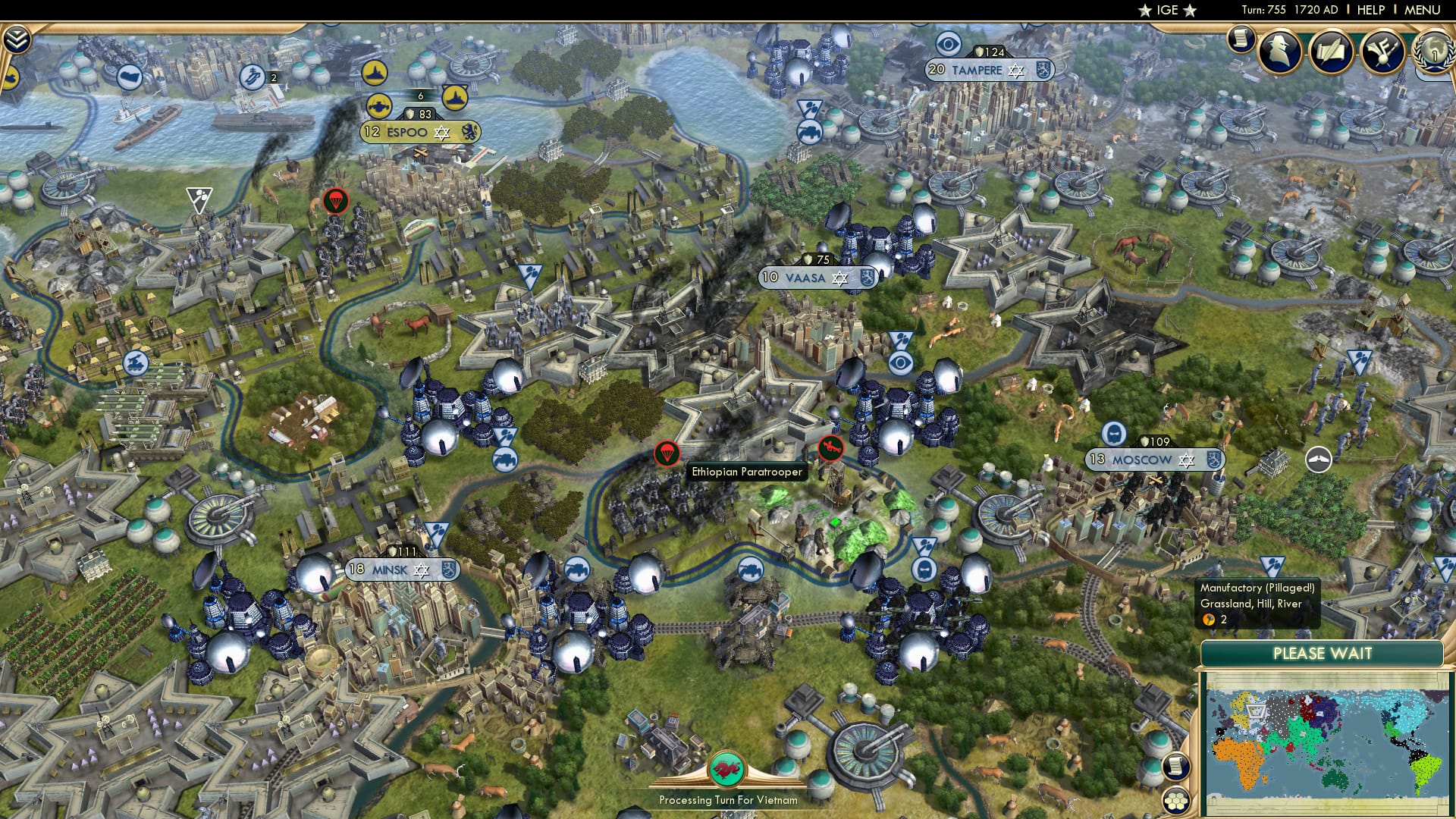This screenshot has width=1456, height=819.
Task: Open map options with the scroll icon near minimap
Action: (x=1176, y=767)
